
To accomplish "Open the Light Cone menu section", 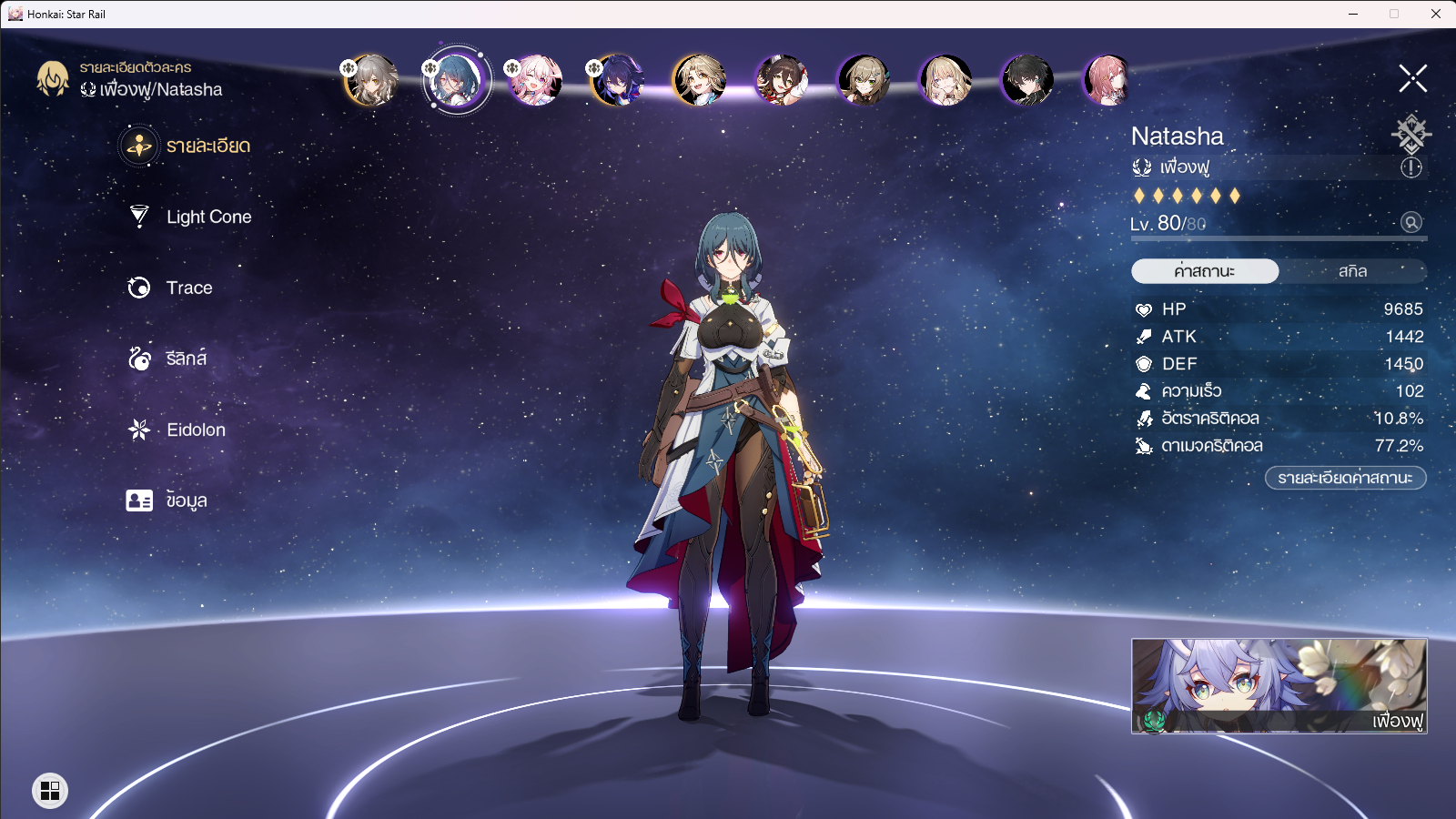I will pos(208,217).
